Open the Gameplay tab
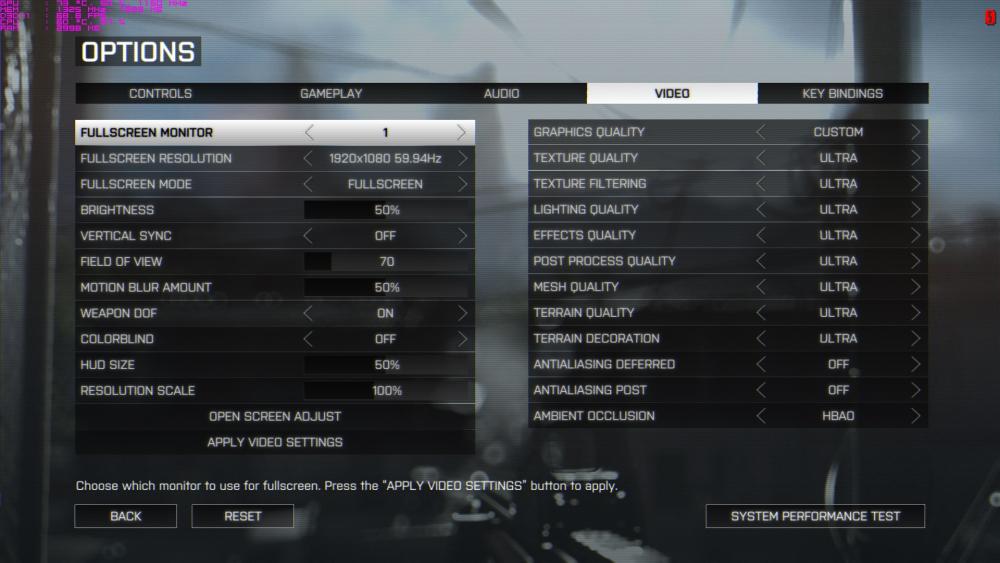Image resolution: width=1000 pixels, height=563 pixels. (331, 94)
